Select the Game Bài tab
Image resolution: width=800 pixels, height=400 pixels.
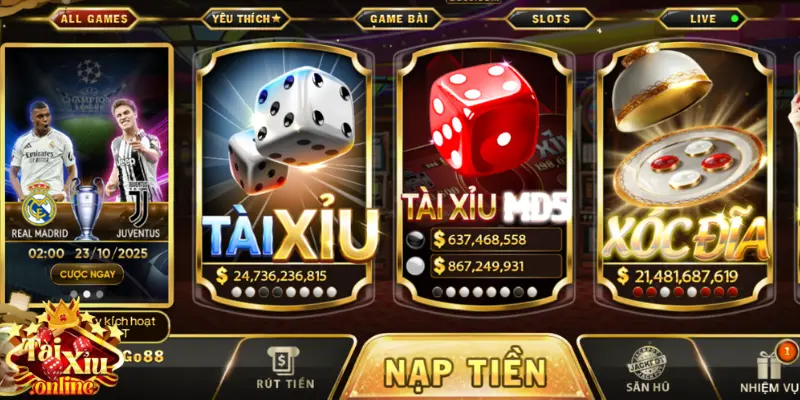point(399,18)
